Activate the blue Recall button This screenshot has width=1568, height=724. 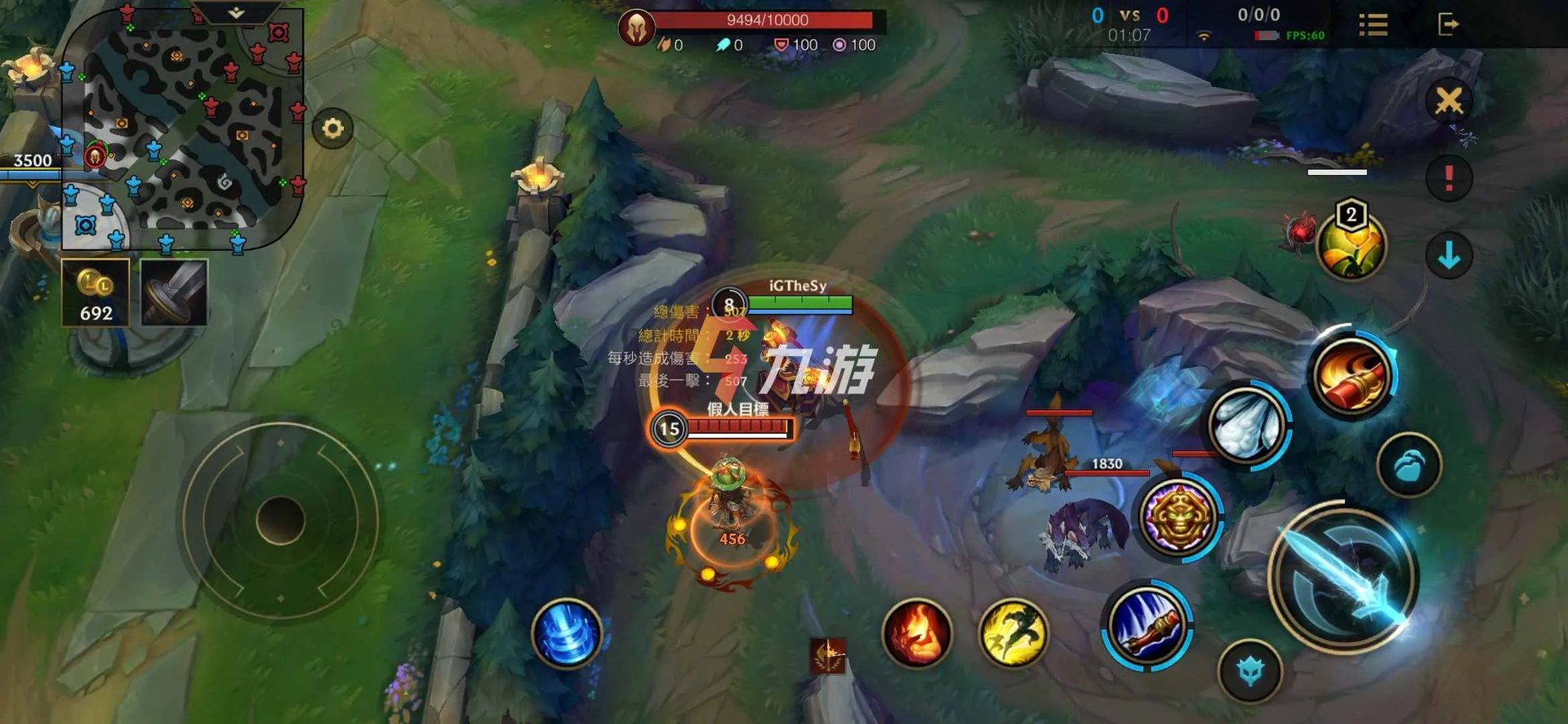566,634
